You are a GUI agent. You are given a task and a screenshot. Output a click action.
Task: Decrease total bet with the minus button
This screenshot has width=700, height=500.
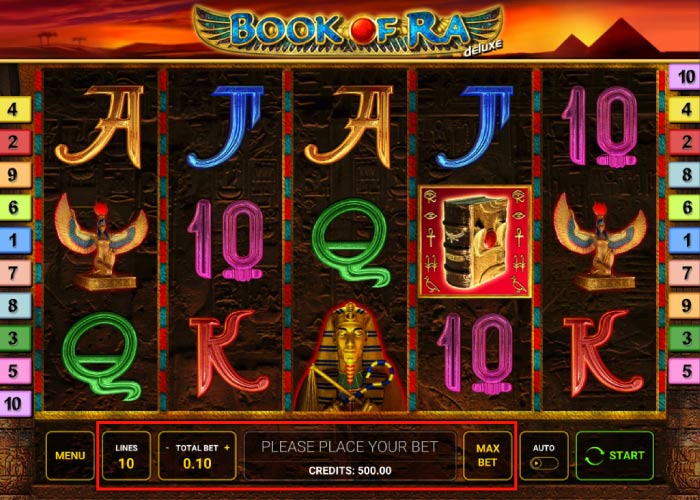click(x=167, y=447)
